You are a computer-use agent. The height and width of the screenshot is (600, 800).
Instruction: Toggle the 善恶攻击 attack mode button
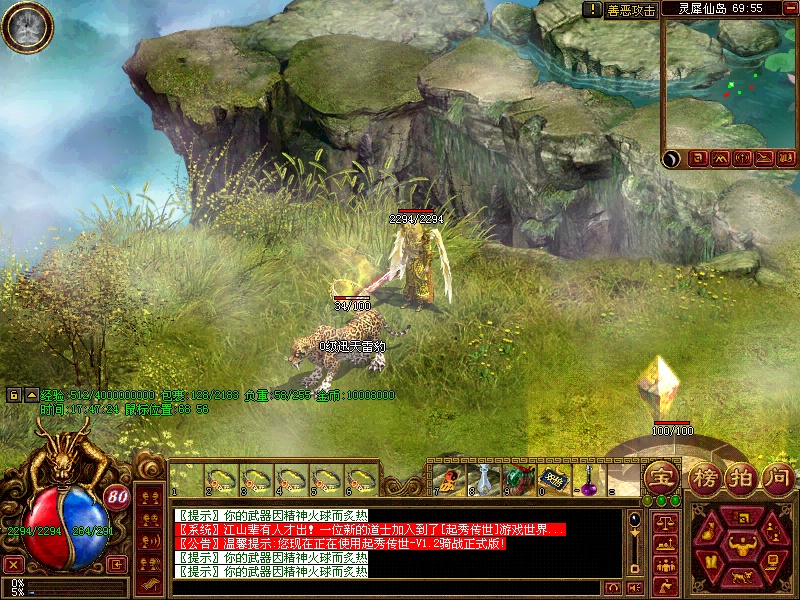tap(631, 10)
